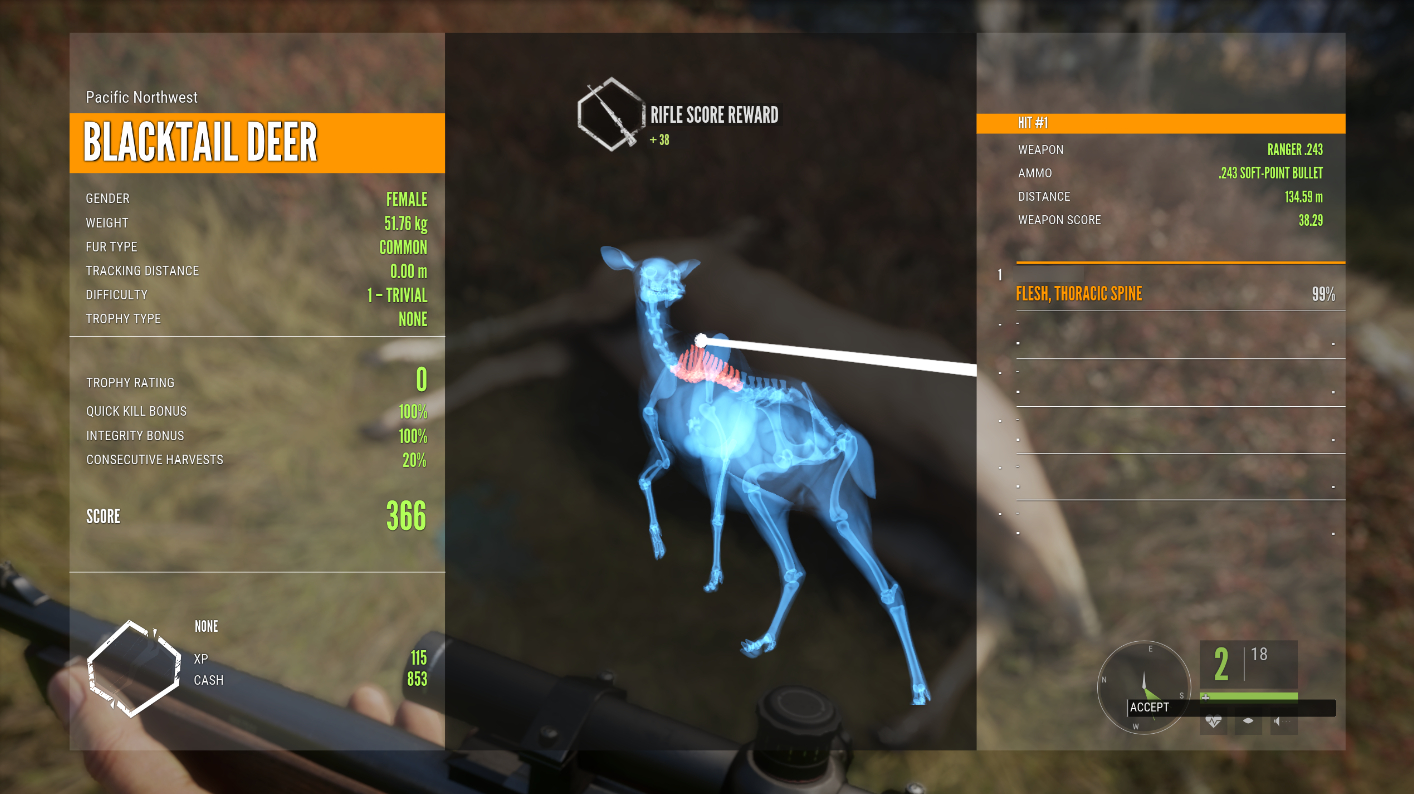Click the green quick kill progress bar
Image resolution: width=1414 pixels, height=794 pixels.
(1255, 696)
